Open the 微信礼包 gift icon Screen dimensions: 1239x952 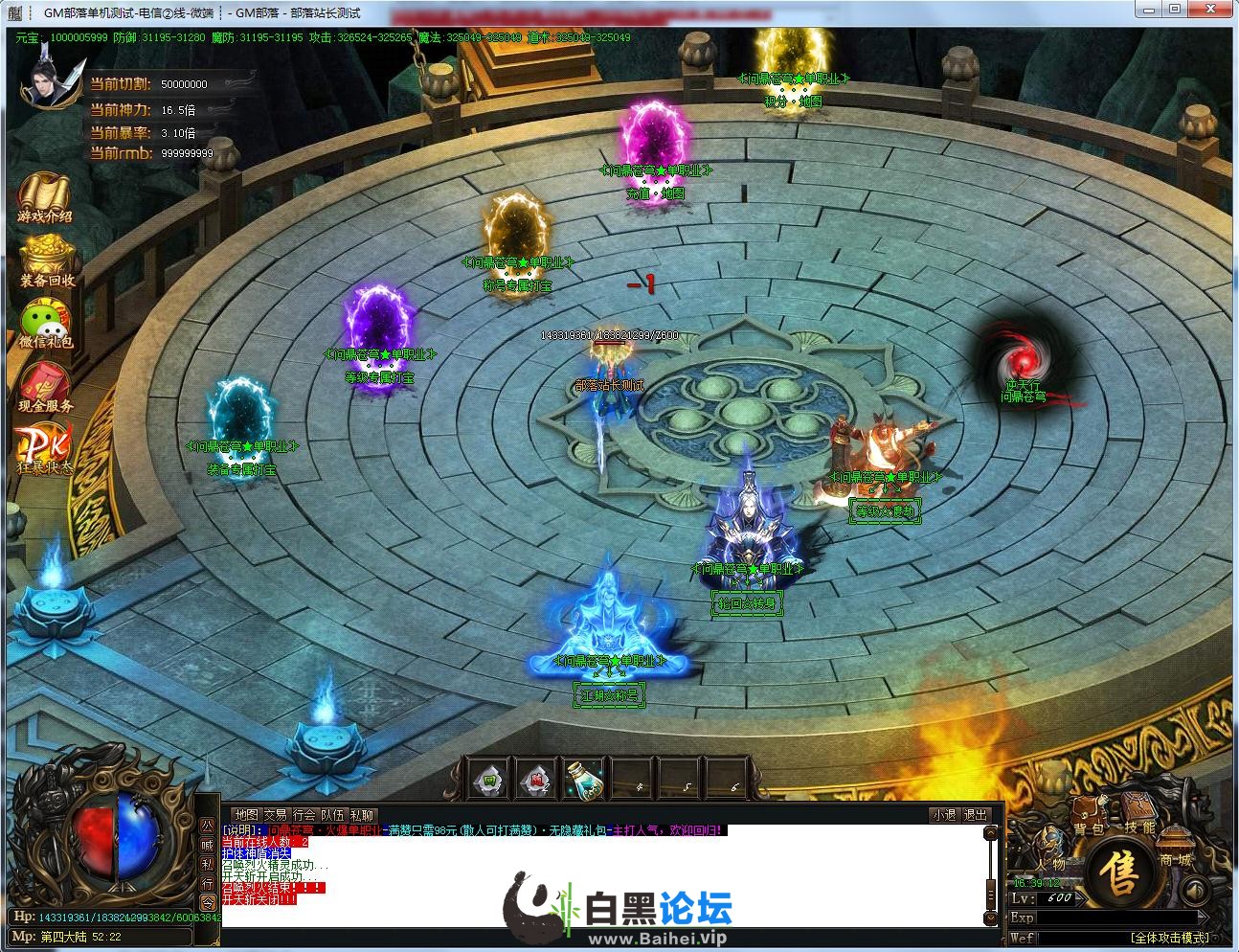click(45, 324)
